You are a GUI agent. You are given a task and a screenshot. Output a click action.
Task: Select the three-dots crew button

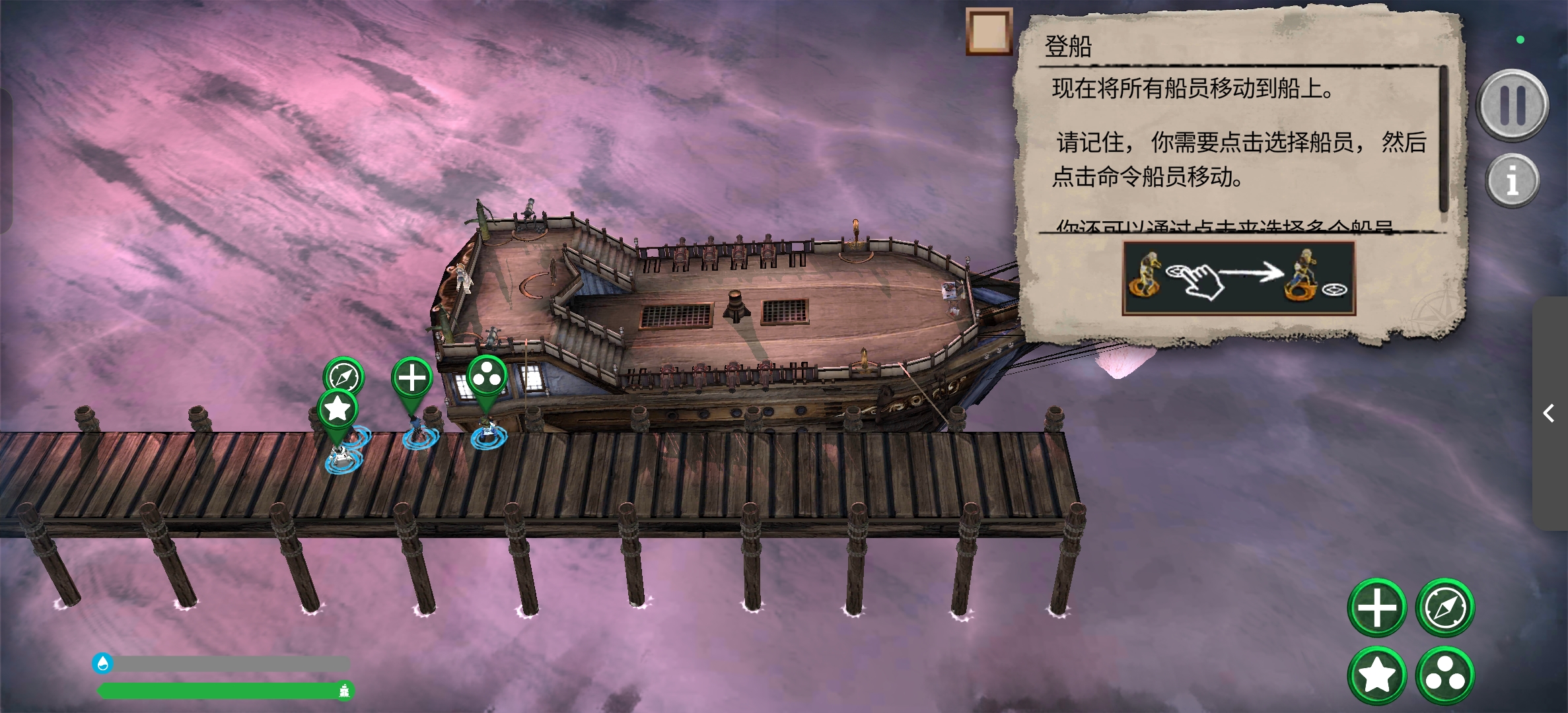point(1445,675)
